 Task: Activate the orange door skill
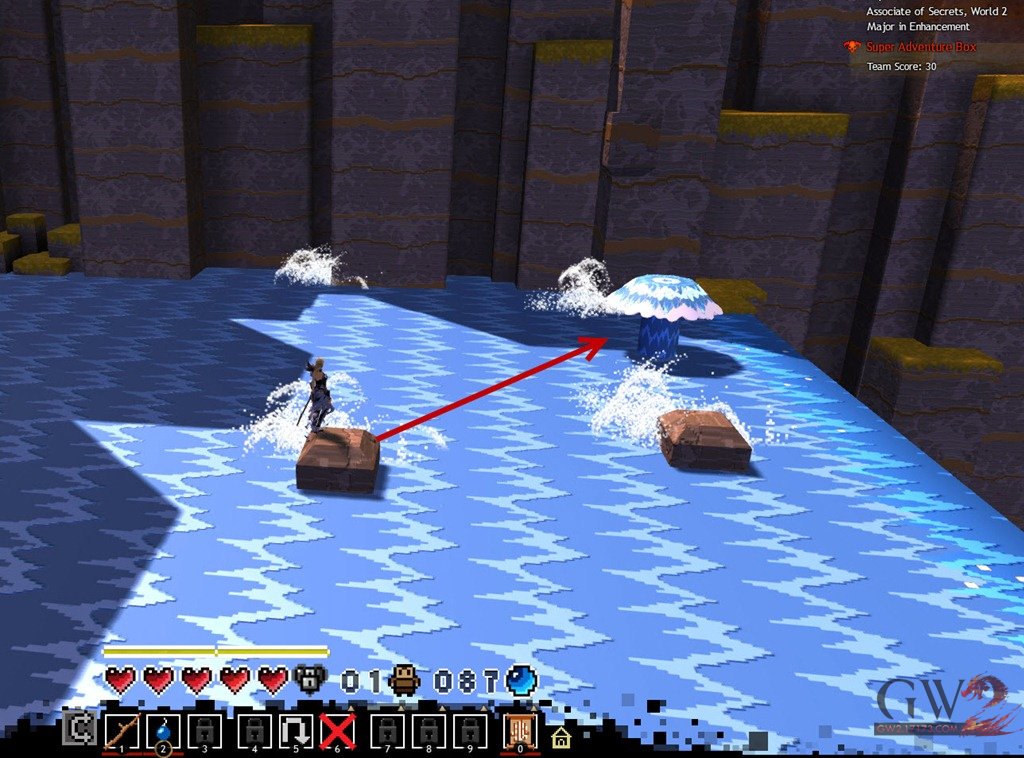tap(519, 731)
